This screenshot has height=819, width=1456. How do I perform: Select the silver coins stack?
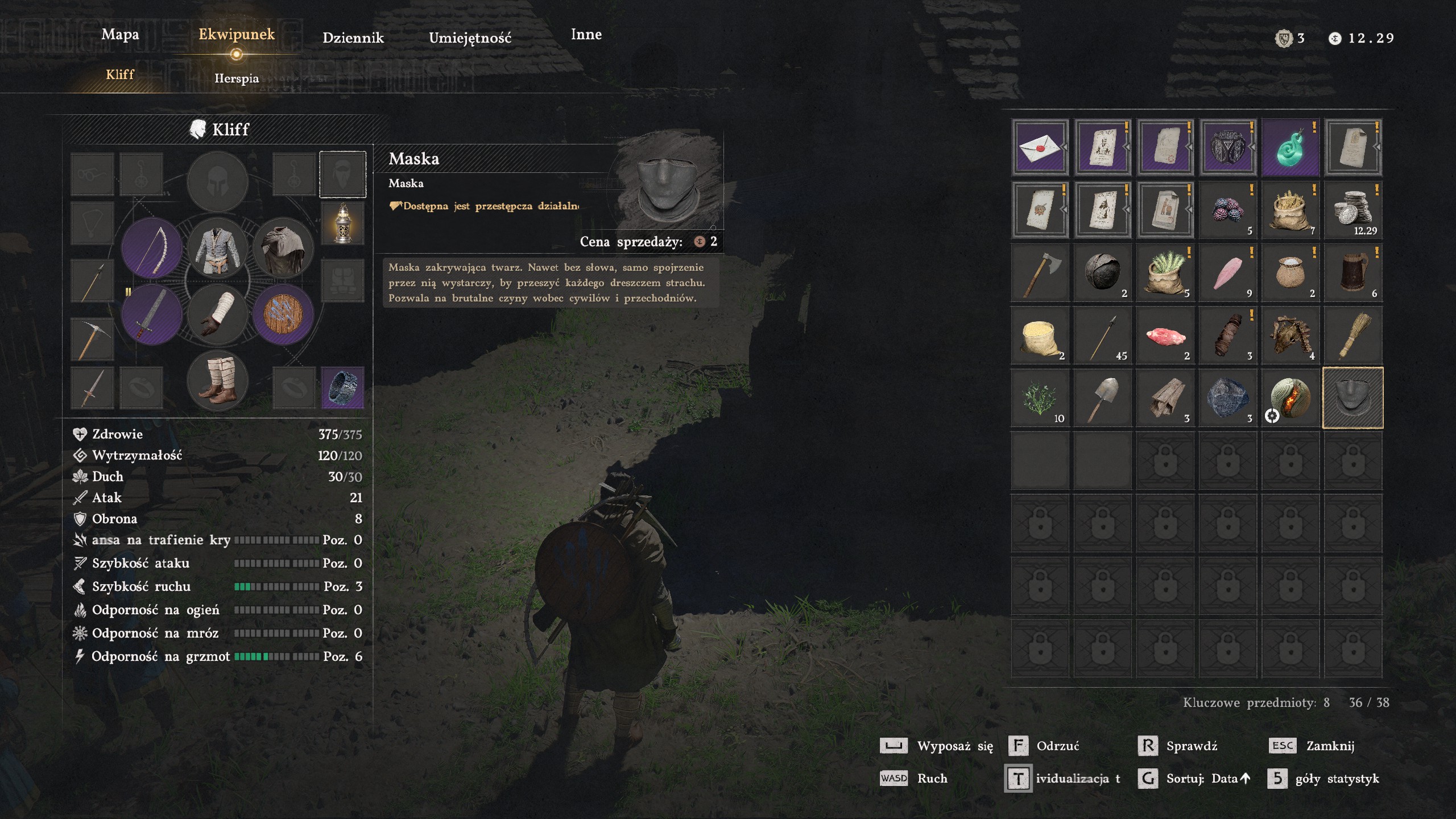click(x=1352, y=210)
